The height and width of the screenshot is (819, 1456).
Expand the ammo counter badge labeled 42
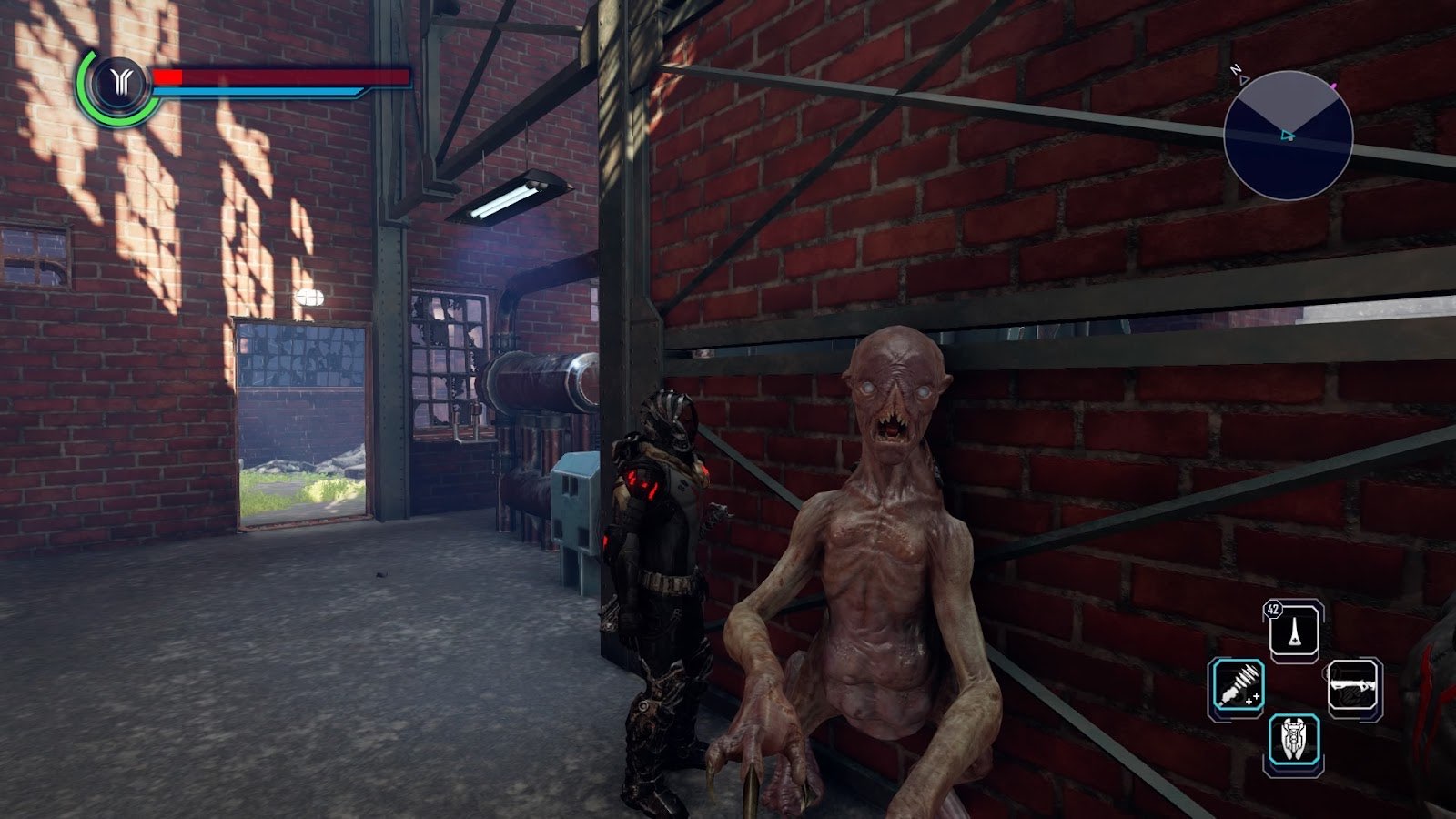(1271, 609)
